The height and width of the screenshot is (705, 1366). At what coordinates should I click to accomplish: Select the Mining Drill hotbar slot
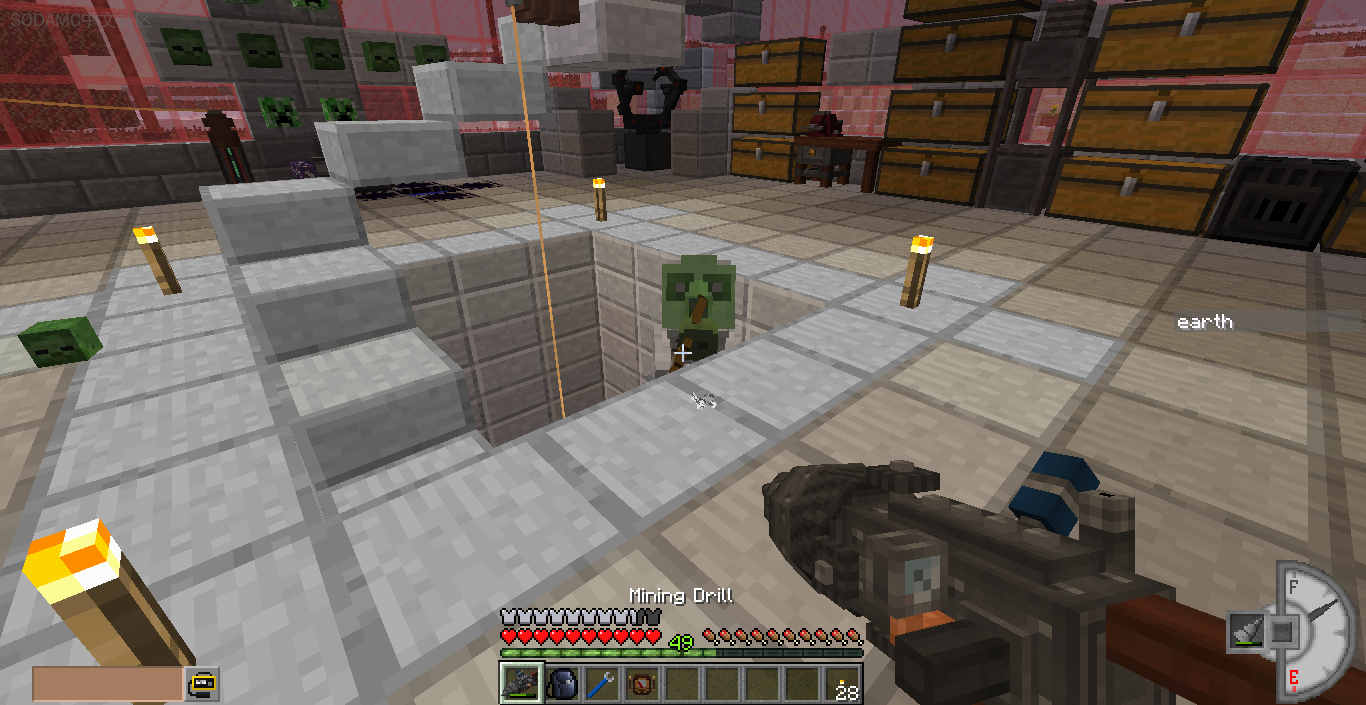522,684
